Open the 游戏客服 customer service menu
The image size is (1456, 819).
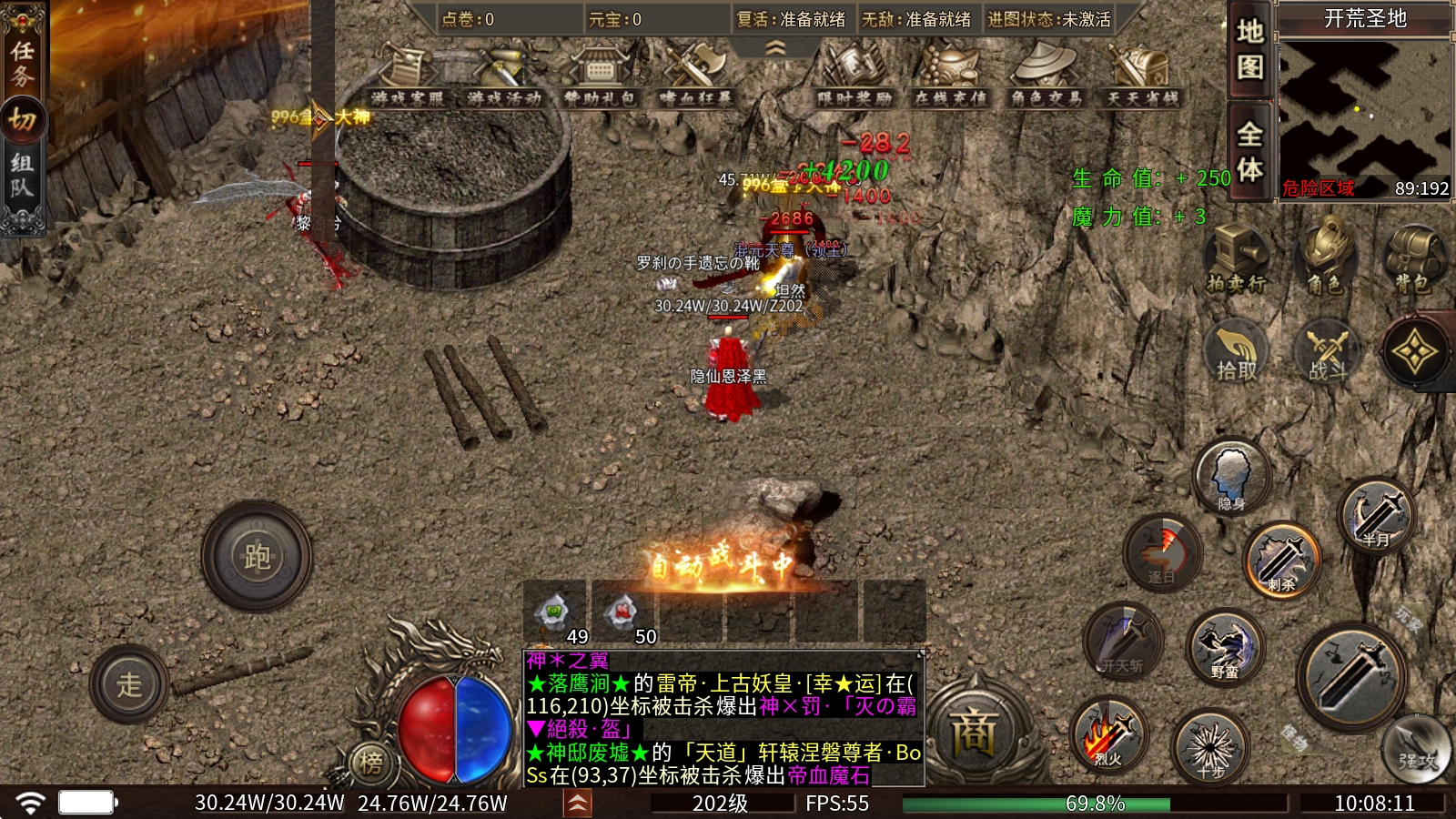pyautogui.click(x=407, y=76)
